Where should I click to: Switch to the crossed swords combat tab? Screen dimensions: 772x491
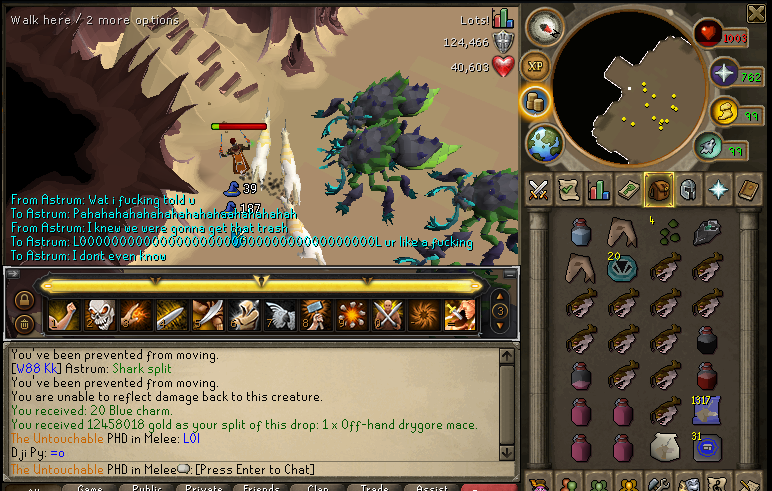coord(538,188)
